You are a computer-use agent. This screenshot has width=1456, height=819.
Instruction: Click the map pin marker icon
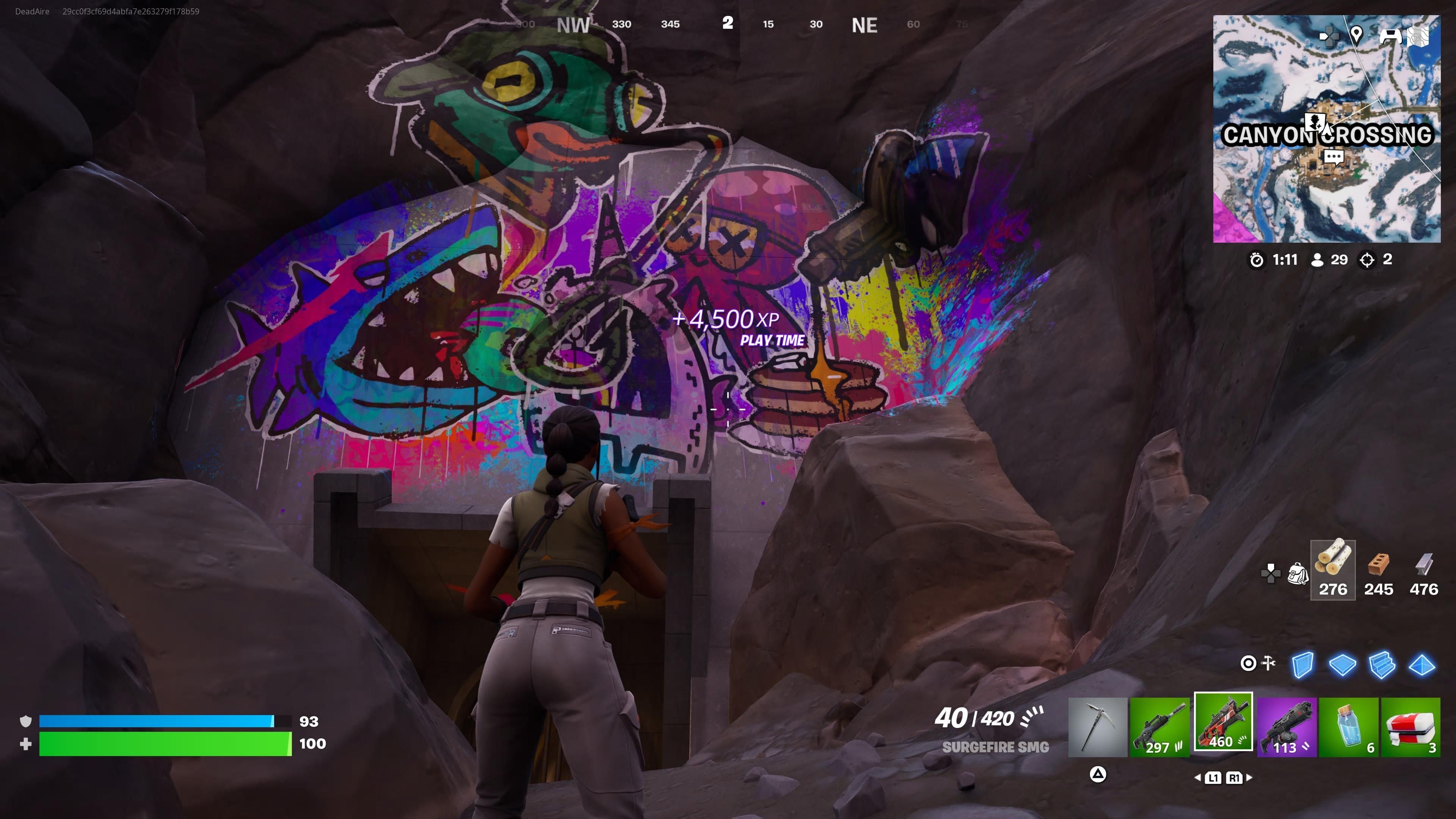[1356, 35]
